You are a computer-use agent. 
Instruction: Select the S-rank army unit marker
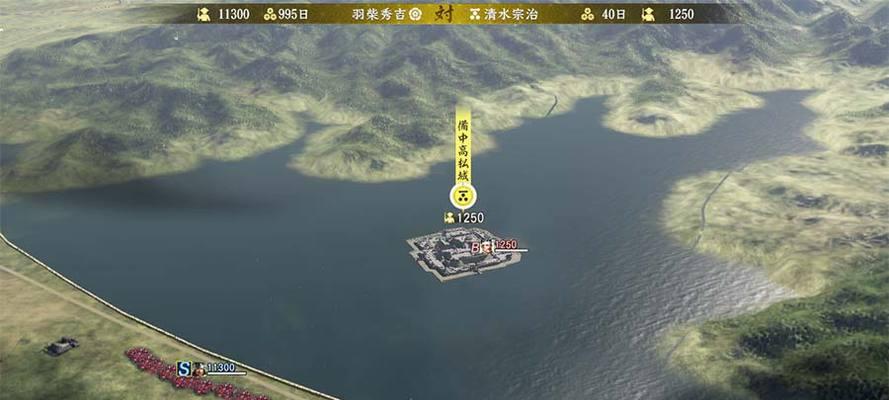[184, 368]
